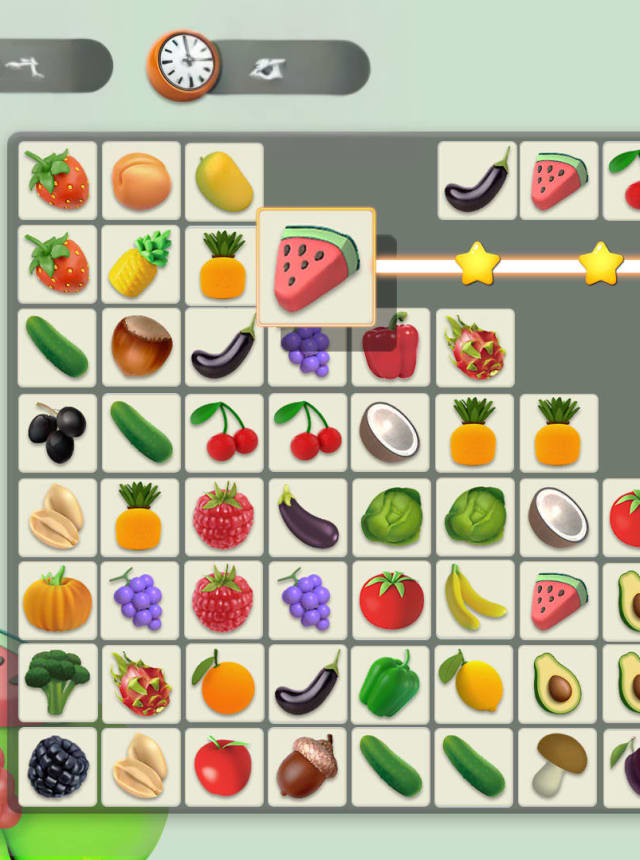
Task: Select the peach tile
Action: tap(141, 181)
